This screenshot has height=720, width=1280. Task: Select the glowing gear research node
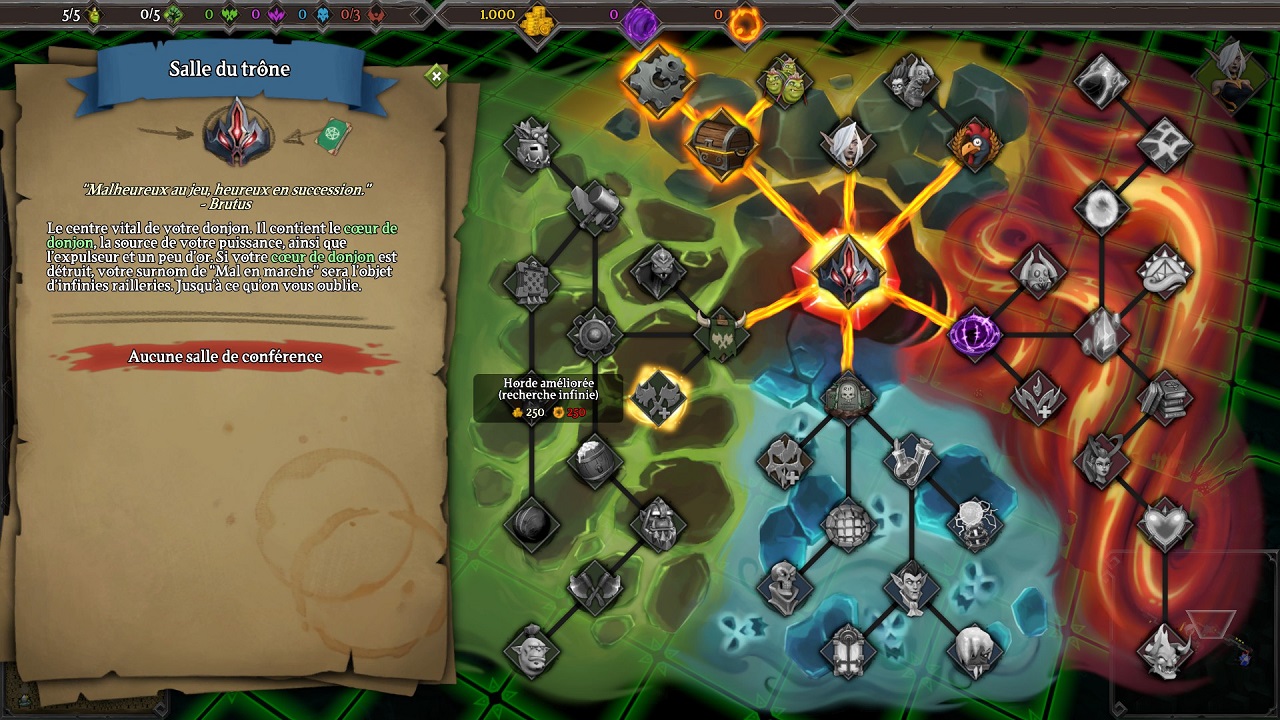[657, 79]
